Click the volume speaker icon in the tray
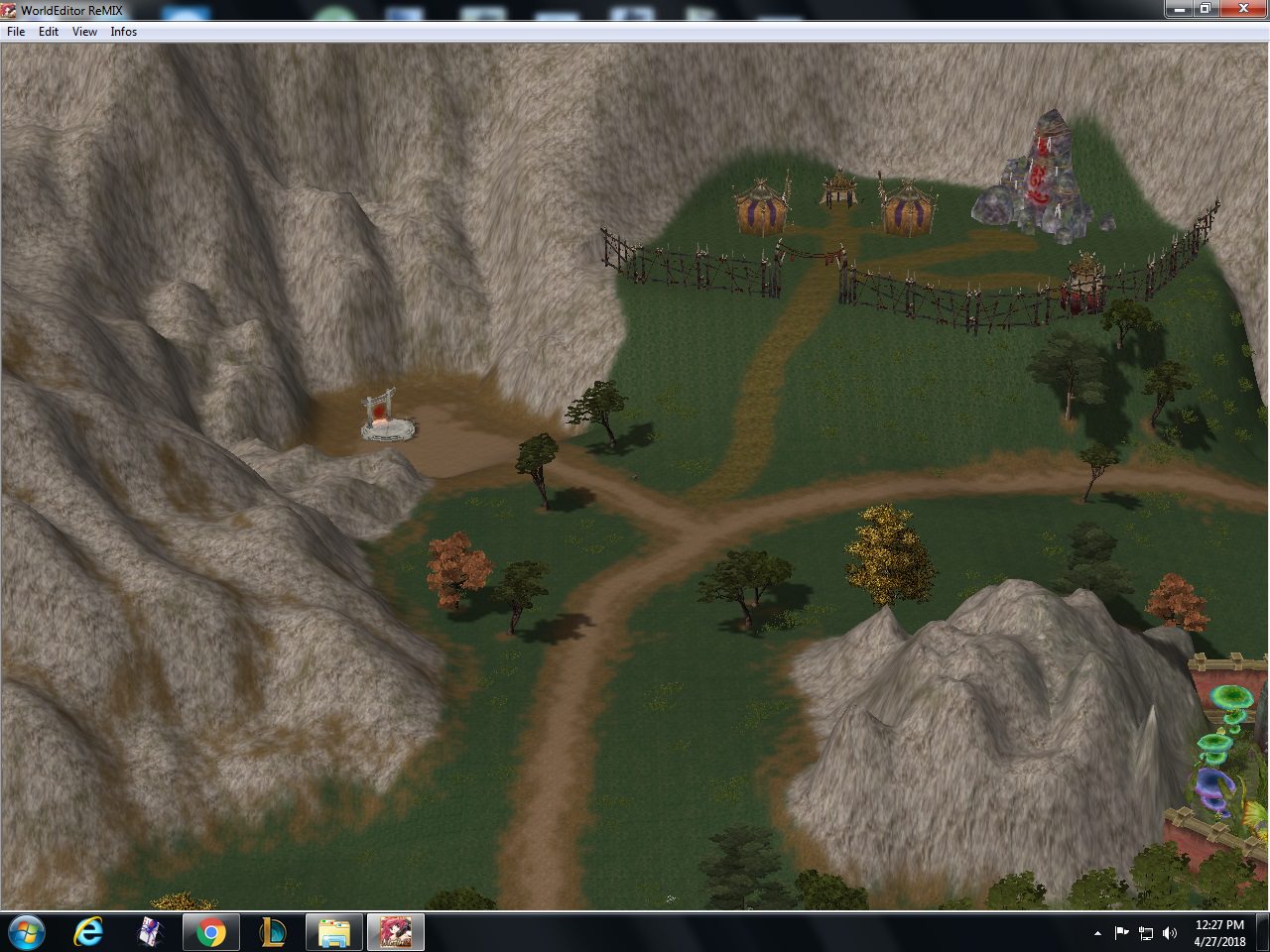The image size is (1270, 952). click(x=1171, y=933)
